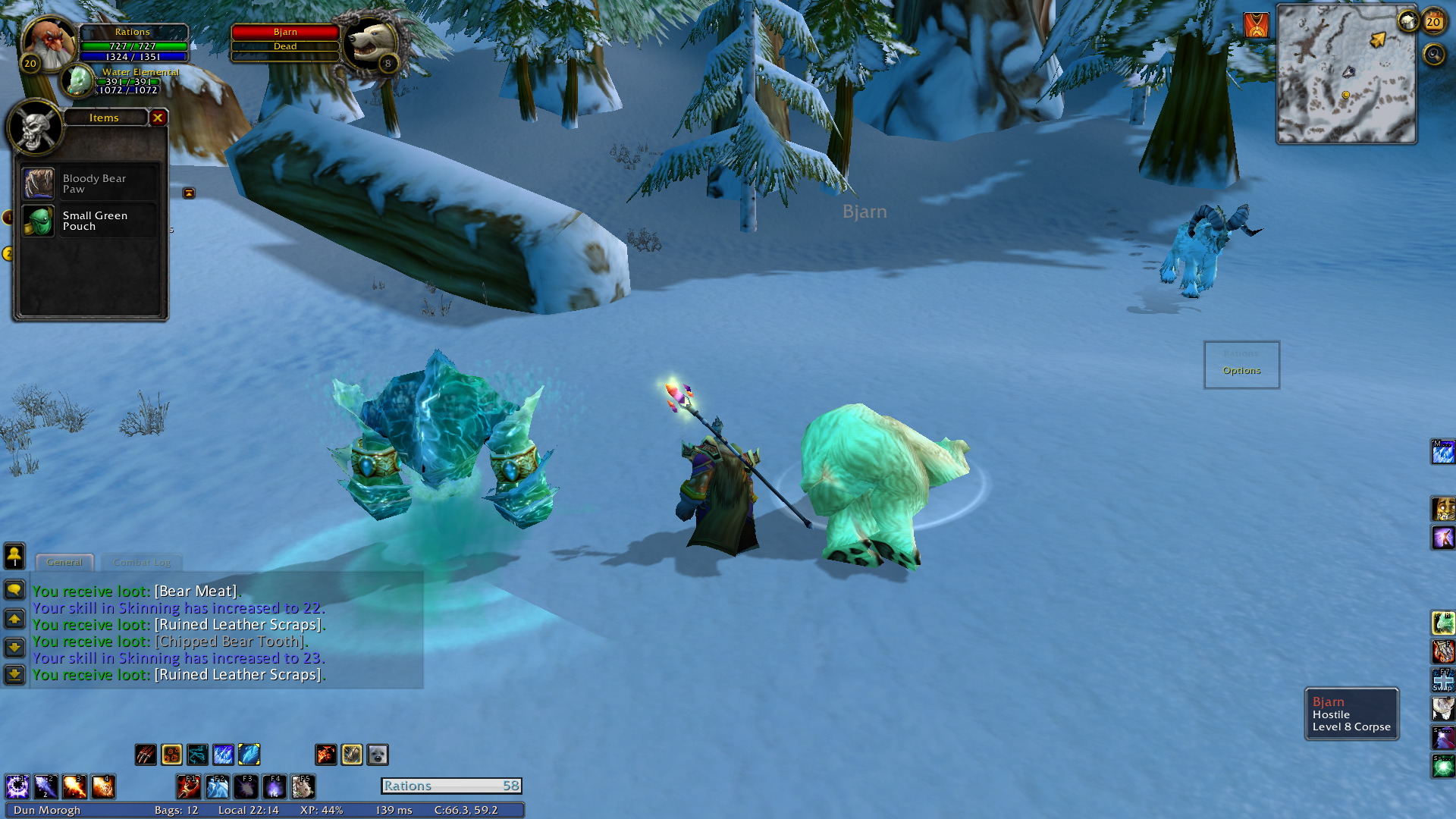Activate the claw attack pet ability
This screenshot has height=819, width=1456.
[x=146, y=755]
